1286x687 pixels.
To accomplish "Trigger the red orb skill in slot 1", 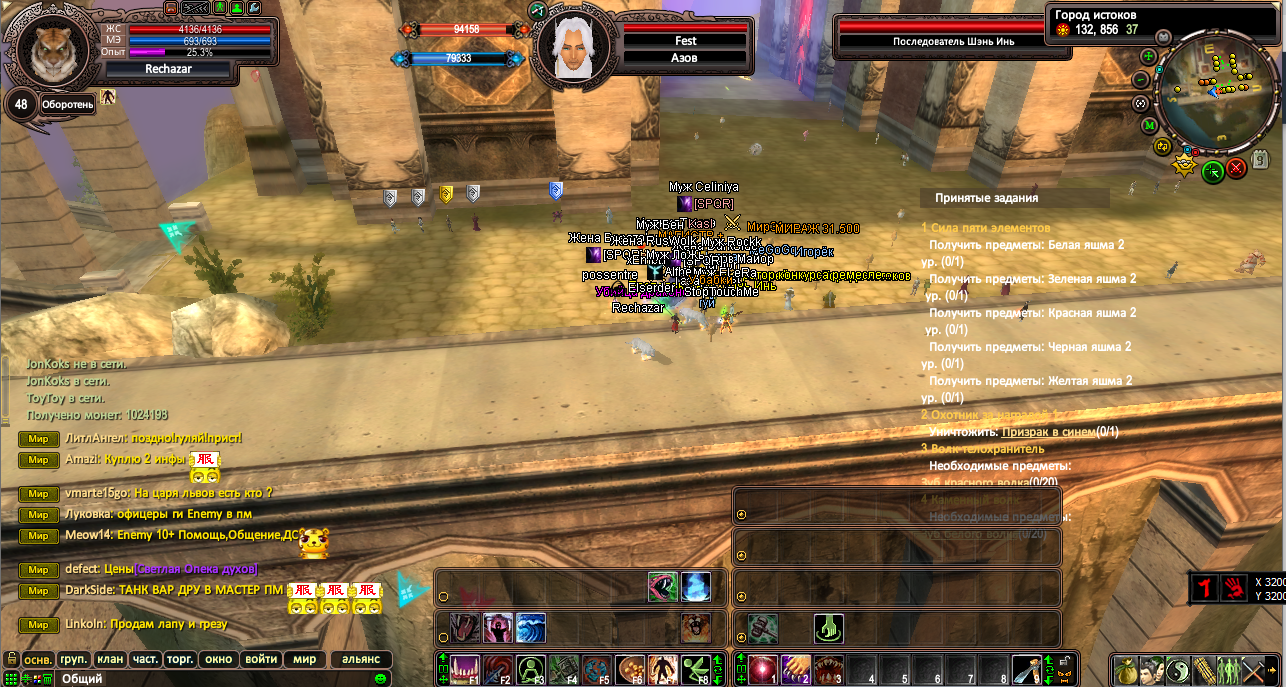I will click(x=763, y=669).
